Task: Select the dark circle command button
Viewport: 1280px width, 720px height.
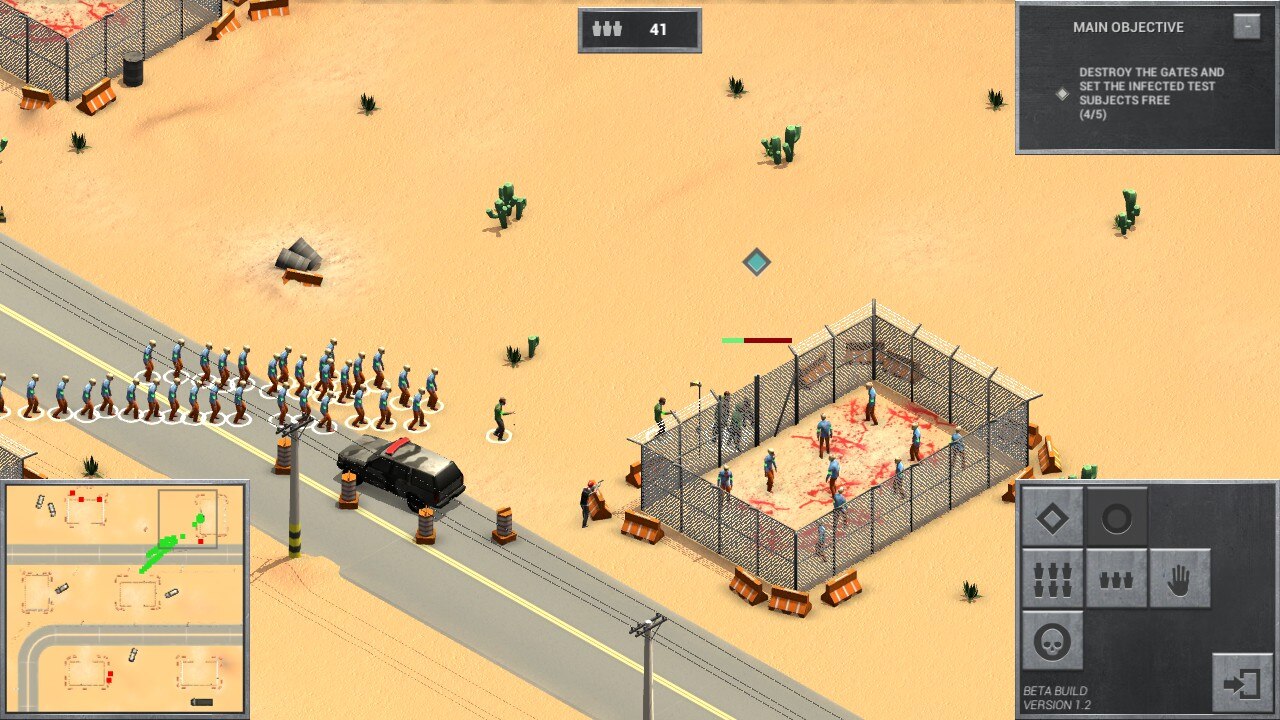Action: (1116, 517)
